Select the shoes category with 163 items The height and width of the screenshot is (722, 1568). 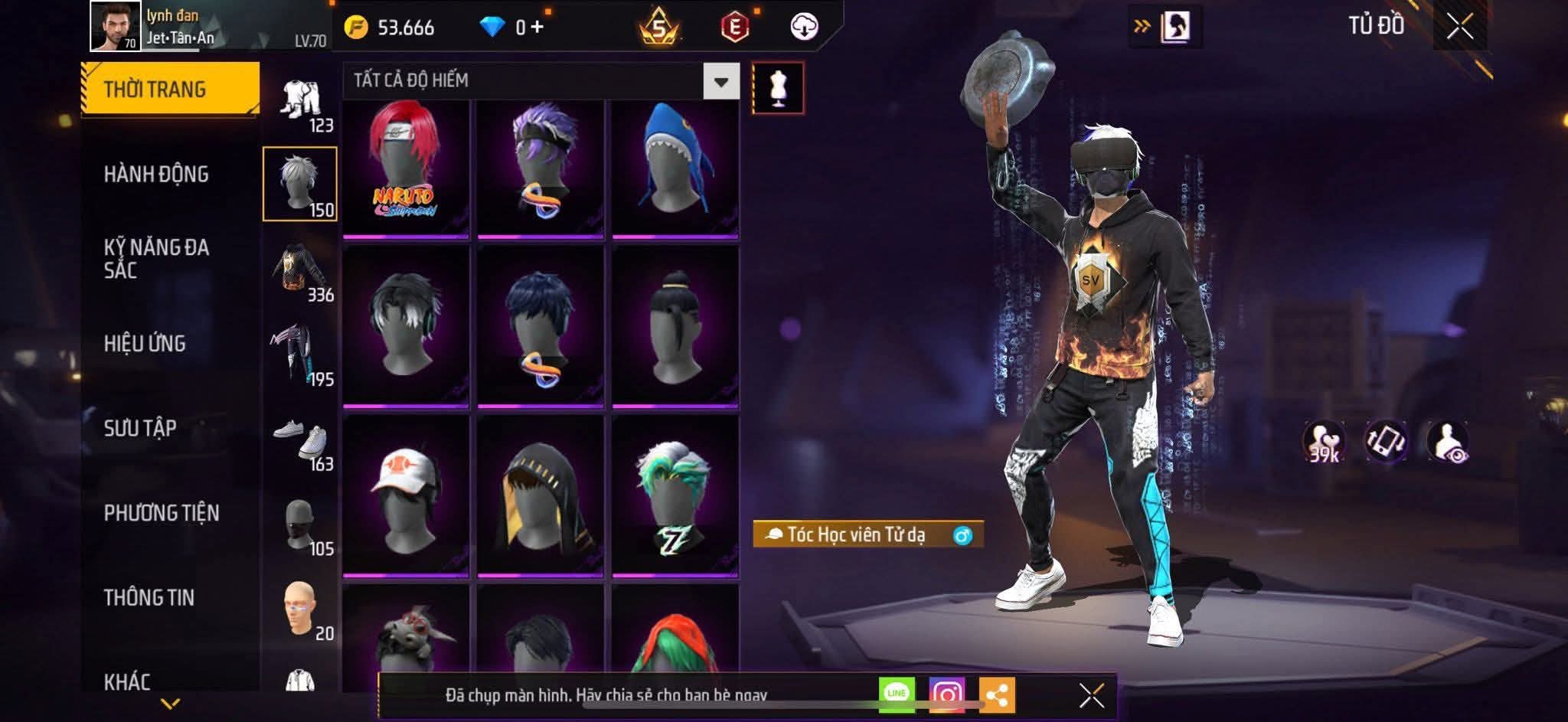[301, 444]
